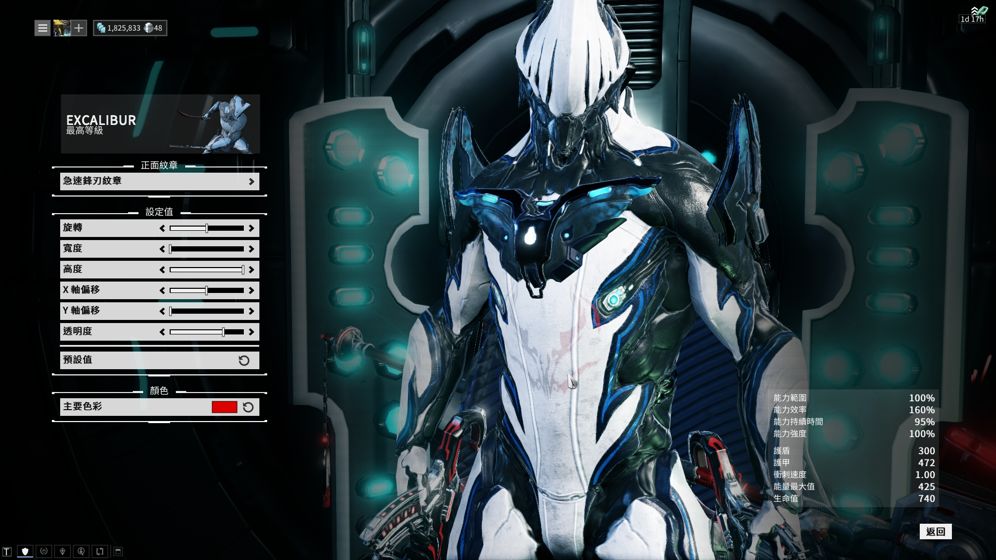This screenshot has height=560, width=996.
Task: Reset settings with the 預設值 button
Action: click(159, 360)
